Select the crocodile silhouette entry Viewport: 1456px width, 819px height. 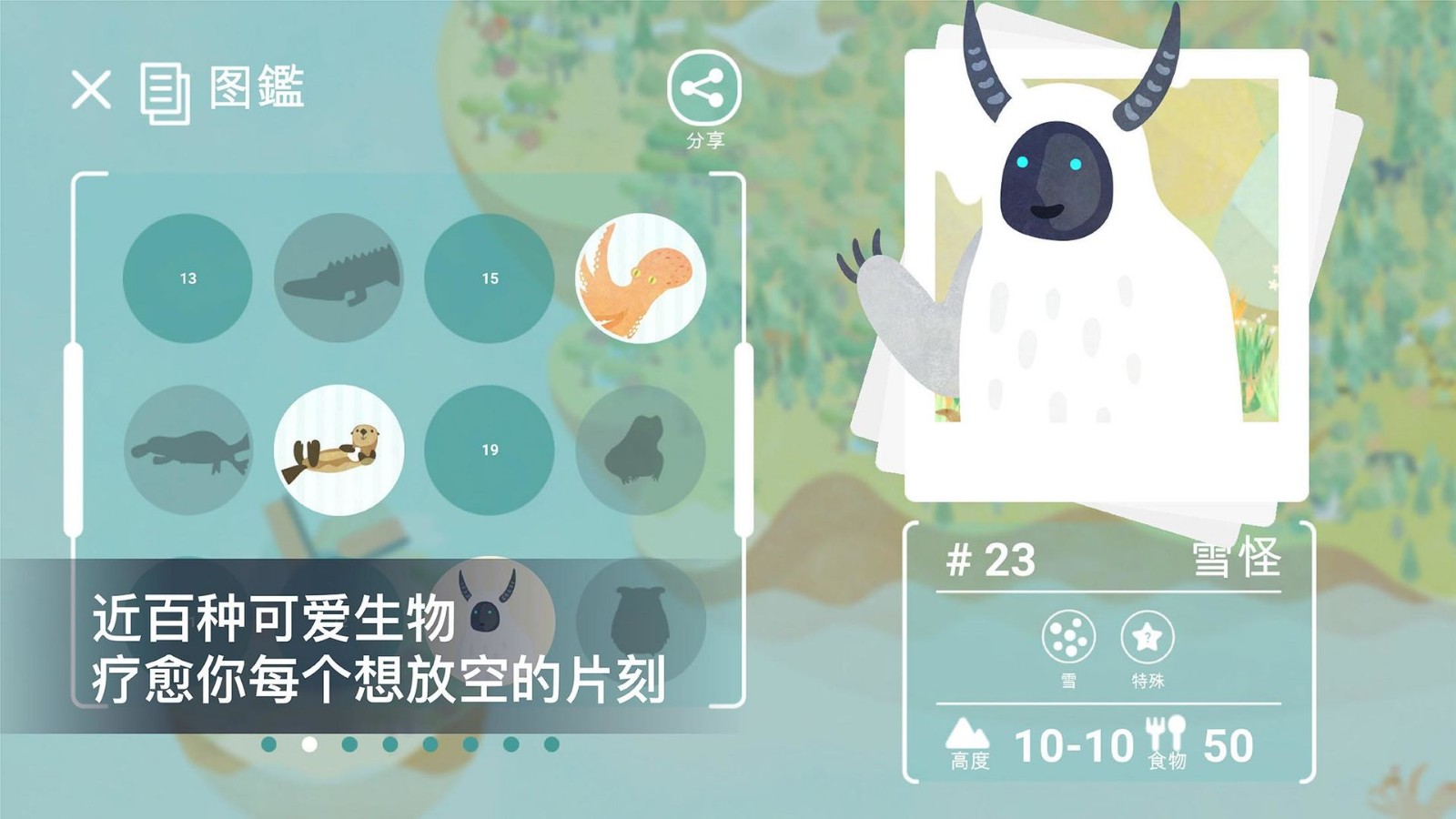tap(339, 278)
